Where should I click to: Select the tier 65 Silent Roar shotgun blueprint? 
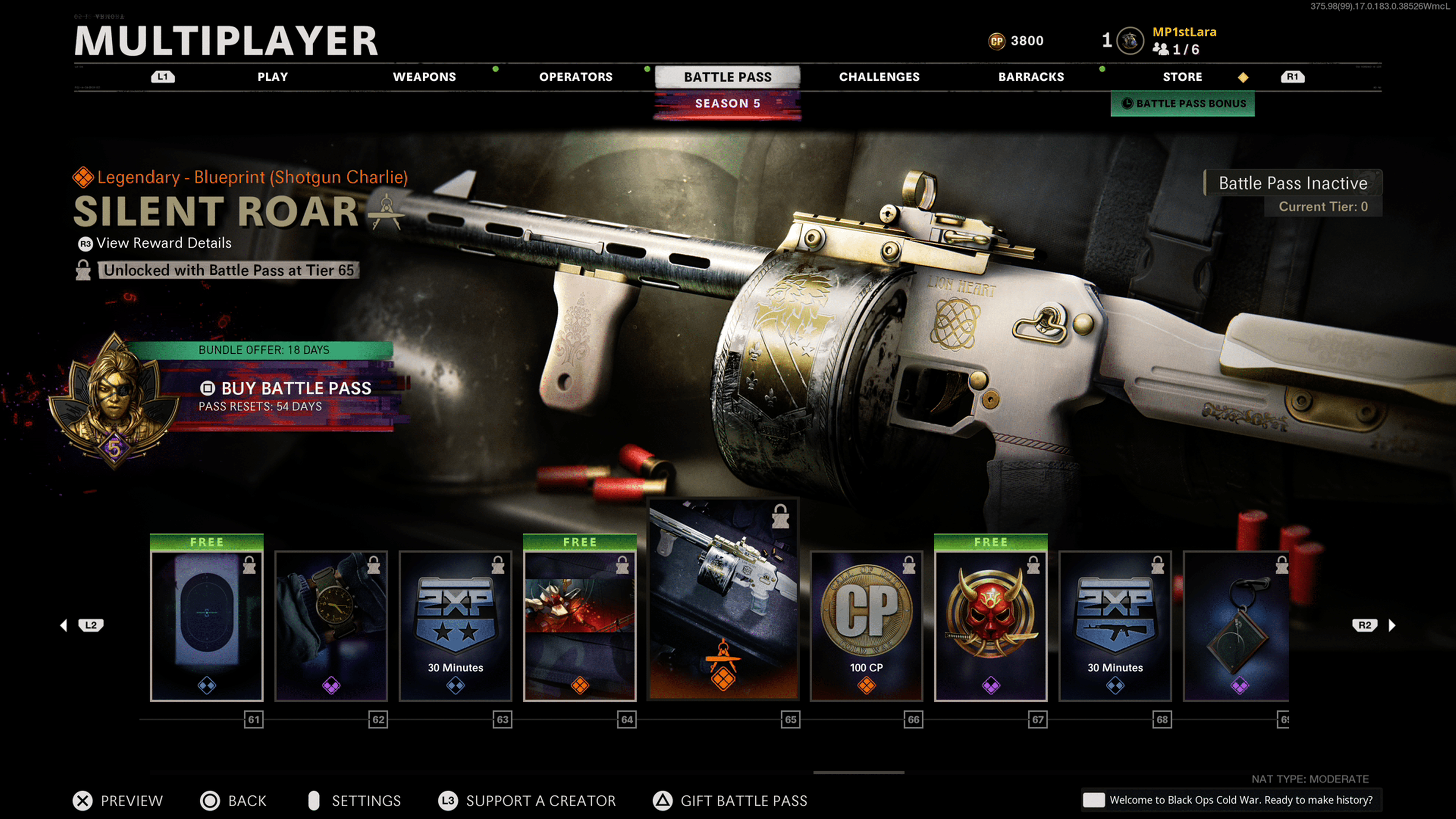[x=723, y=599]
